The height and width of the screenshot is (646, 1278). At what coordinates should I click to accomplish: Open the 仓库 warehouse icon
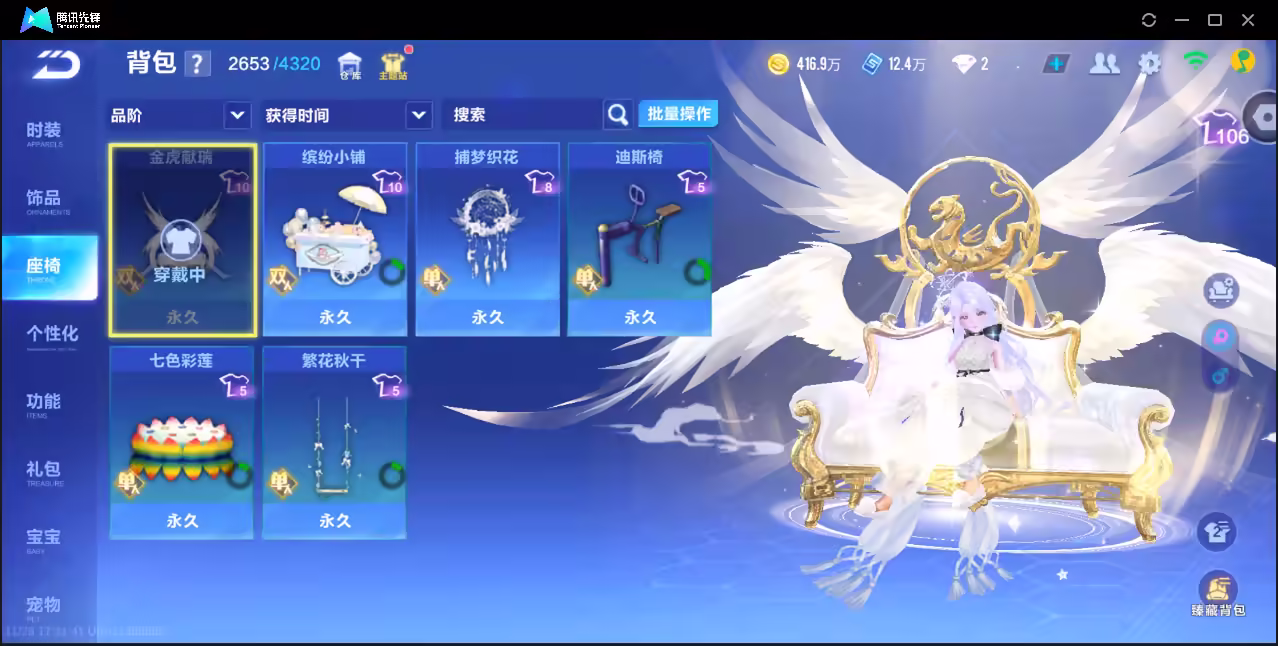click(x=350, y=65)
